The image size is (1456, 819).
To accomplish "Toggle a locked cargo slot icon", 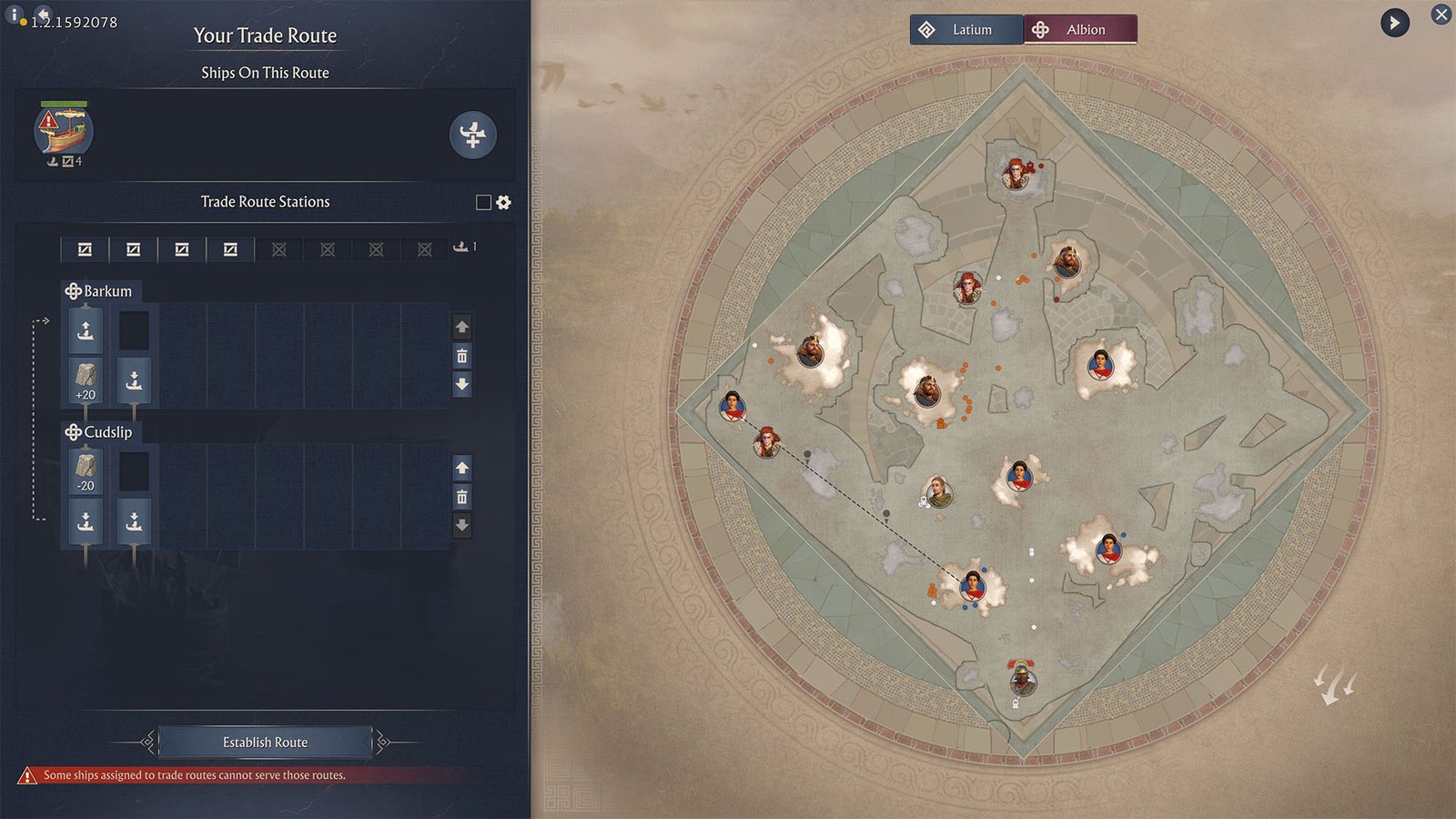I will [x=279, y=248].
